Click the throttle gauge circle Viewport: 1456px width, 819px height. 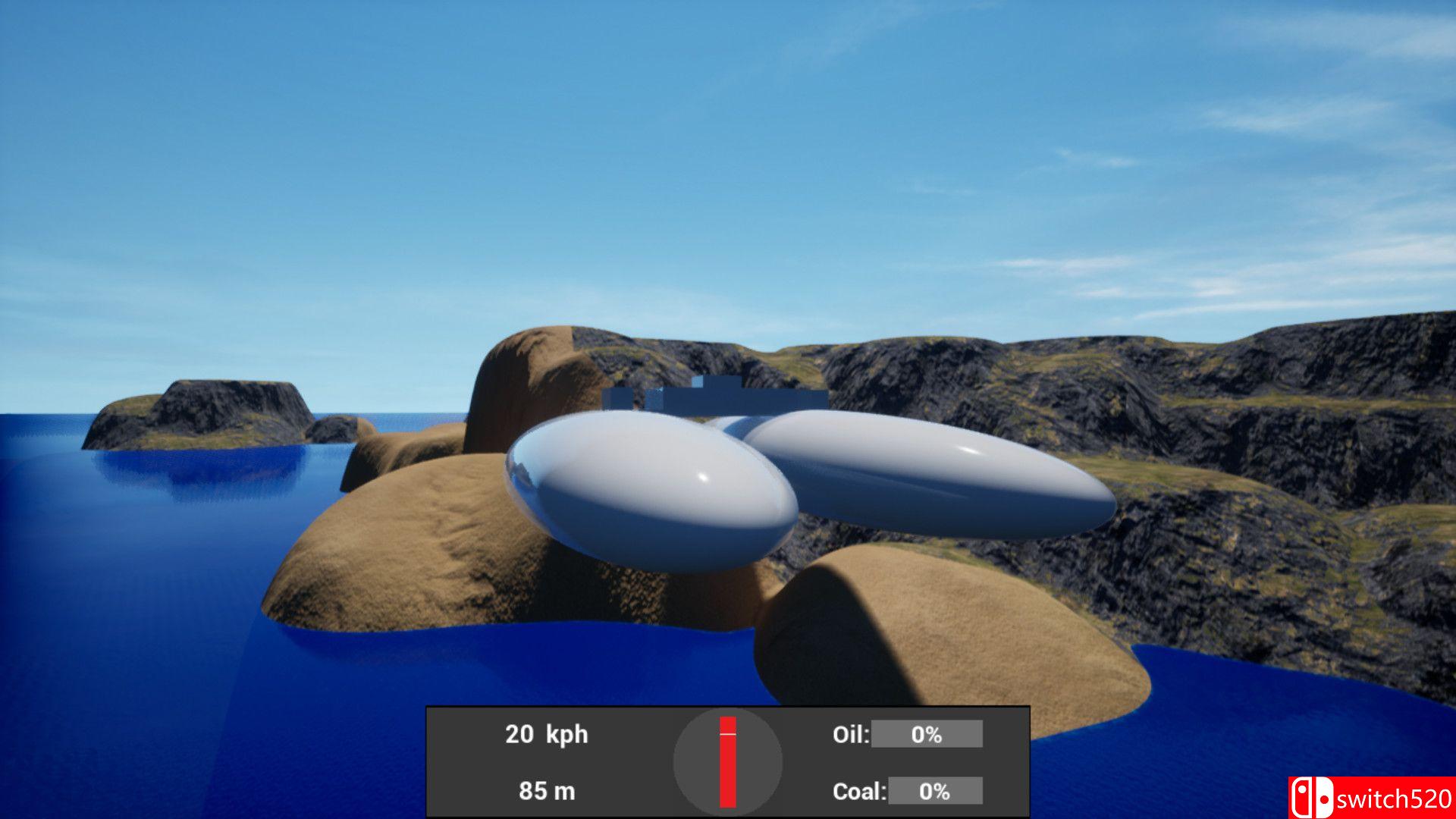[x=728, y=761]
